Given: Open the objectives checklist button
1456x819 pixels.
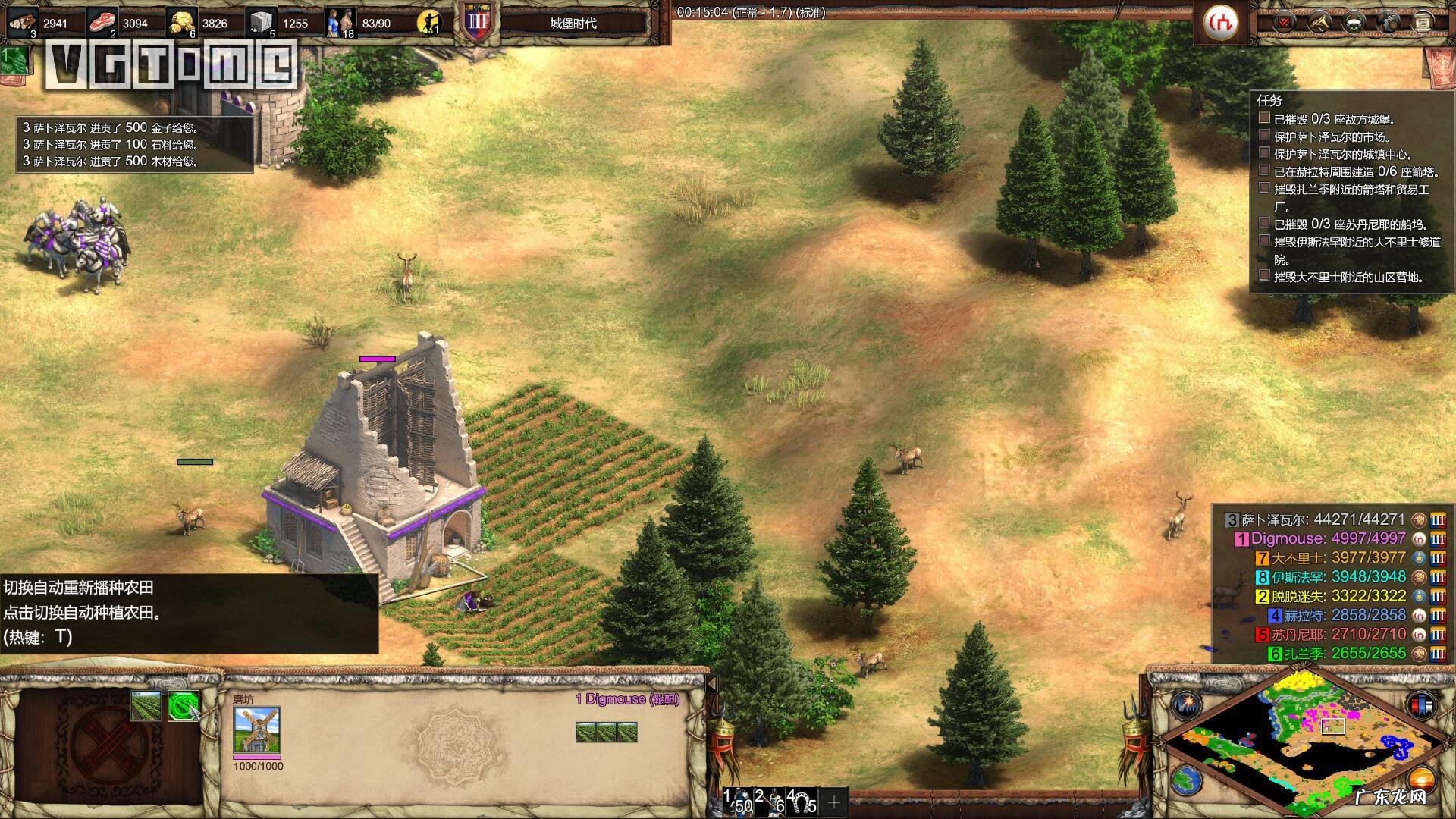Looking at the screenshot, I should coord(1283,23).
